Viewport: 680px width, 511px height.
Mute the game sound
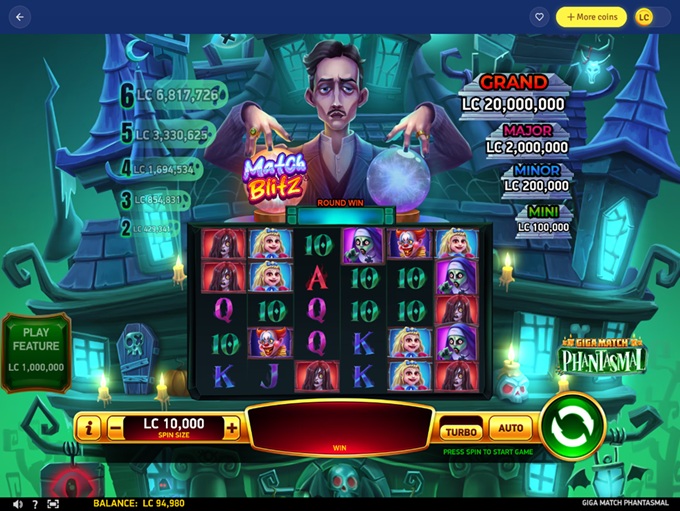coord(17,504)
